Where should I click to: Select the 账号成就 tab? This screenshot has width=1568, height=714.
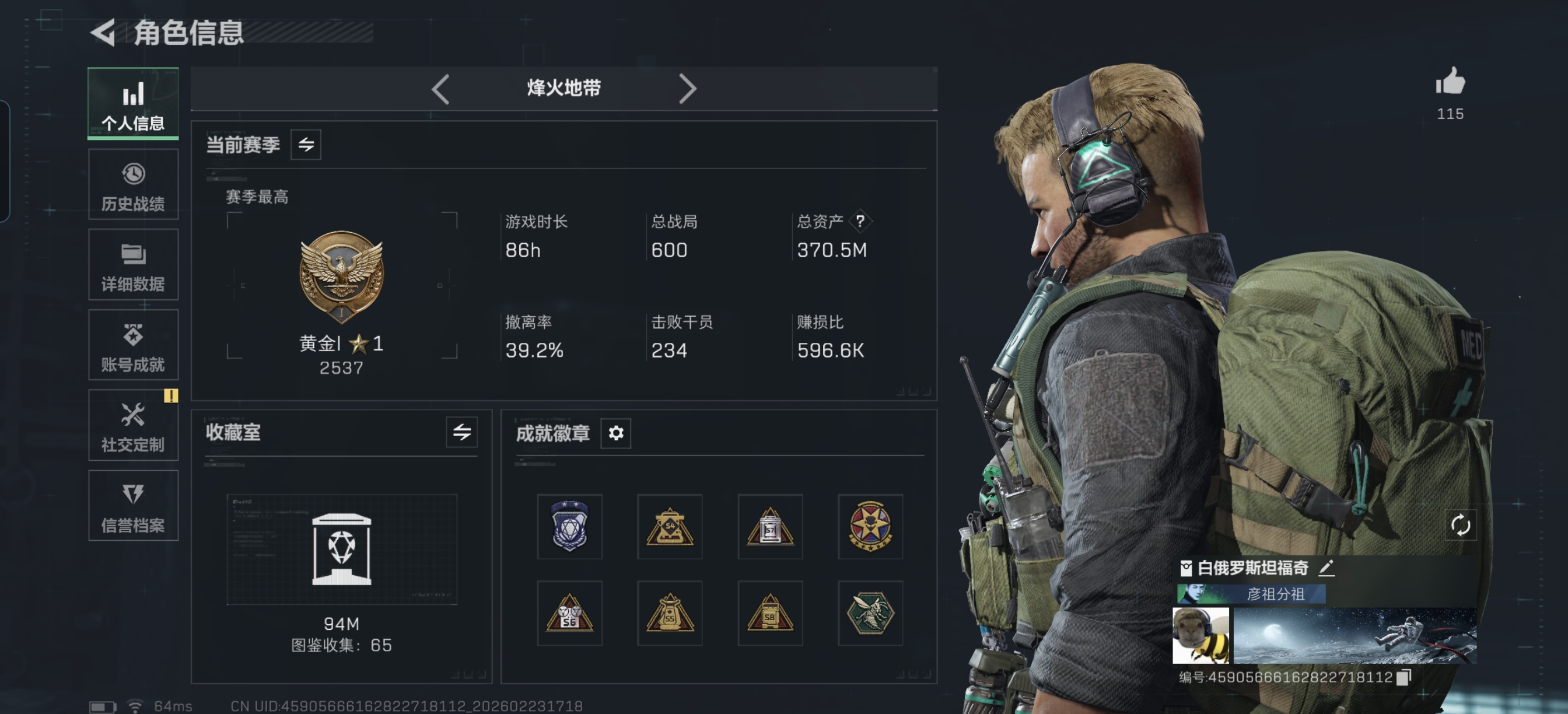click(x=132, y=345)
